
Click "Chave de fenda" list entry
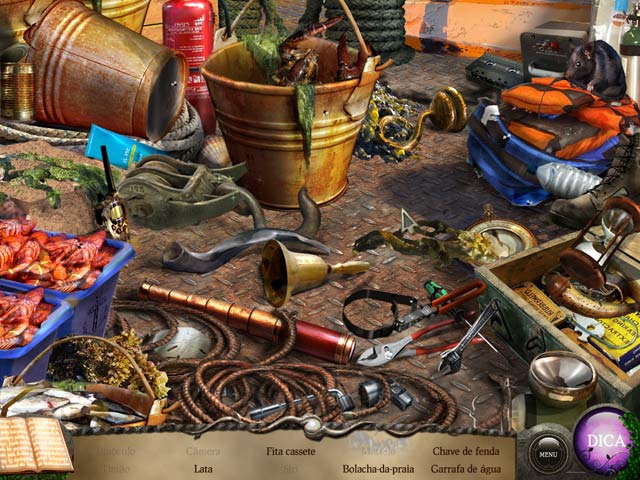click(465, 451)
